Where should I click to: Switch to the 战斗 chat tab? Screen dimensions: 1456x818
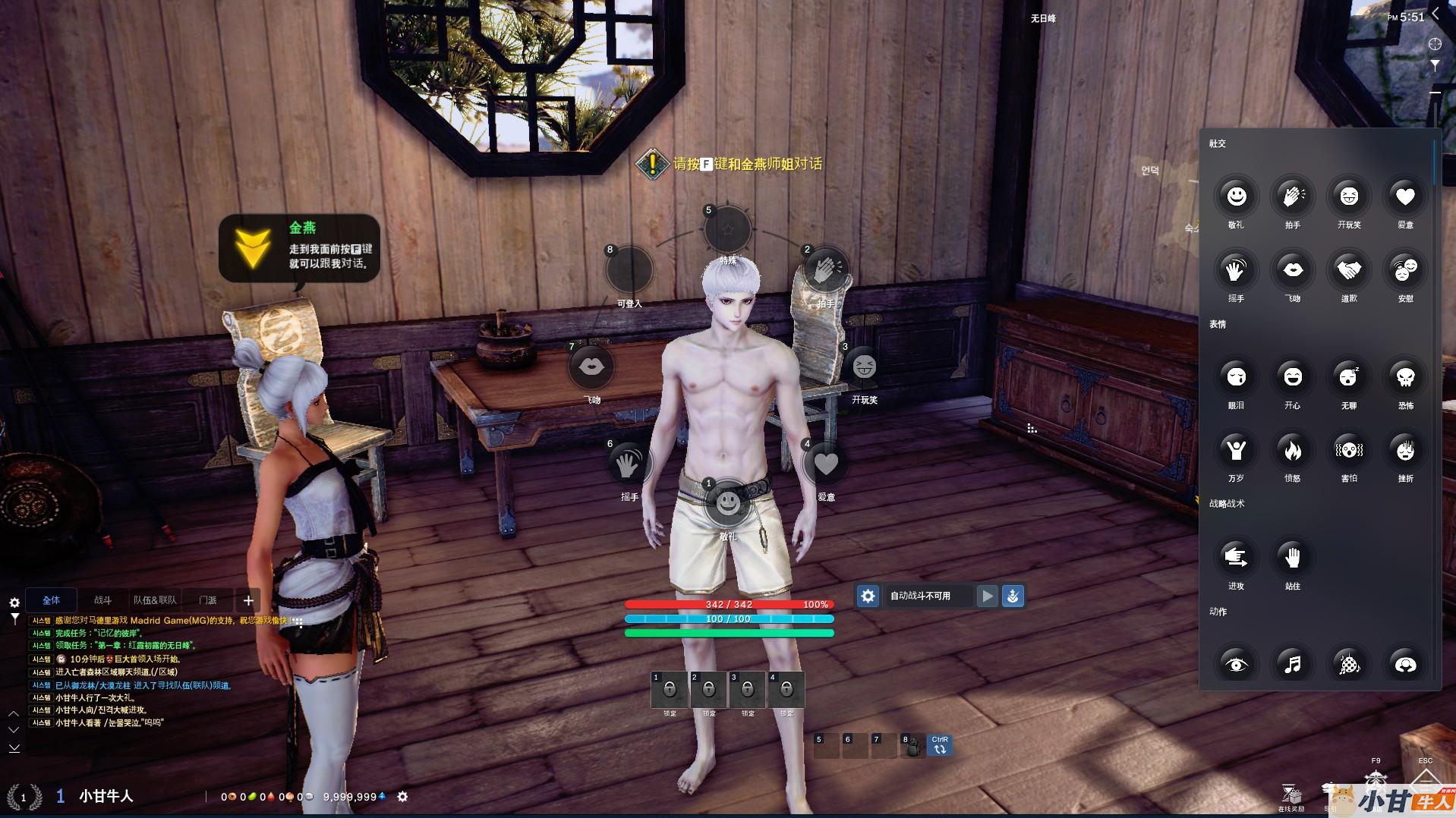[x=102, y=600]
